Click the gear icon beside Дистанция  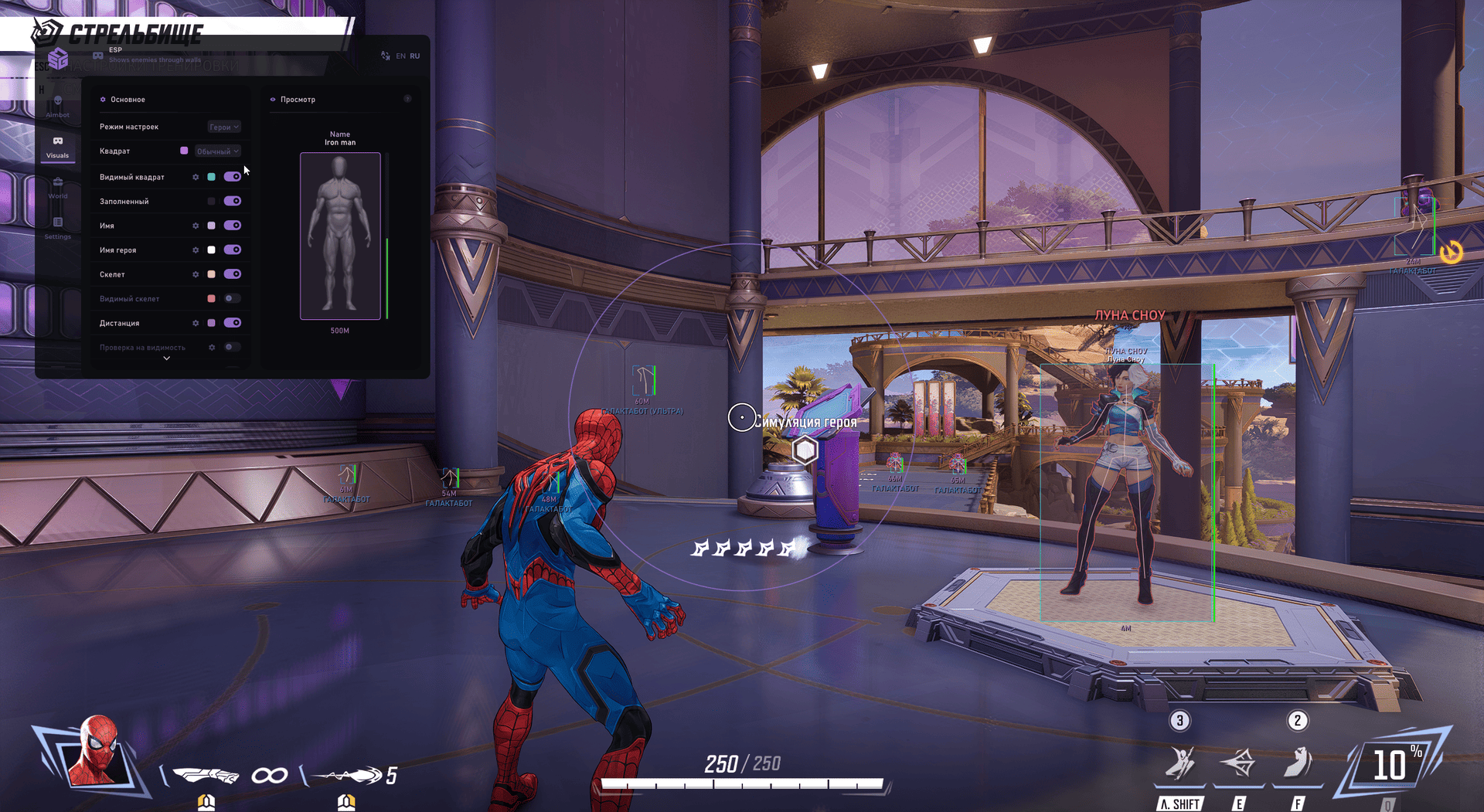click(x=196, y=323)
